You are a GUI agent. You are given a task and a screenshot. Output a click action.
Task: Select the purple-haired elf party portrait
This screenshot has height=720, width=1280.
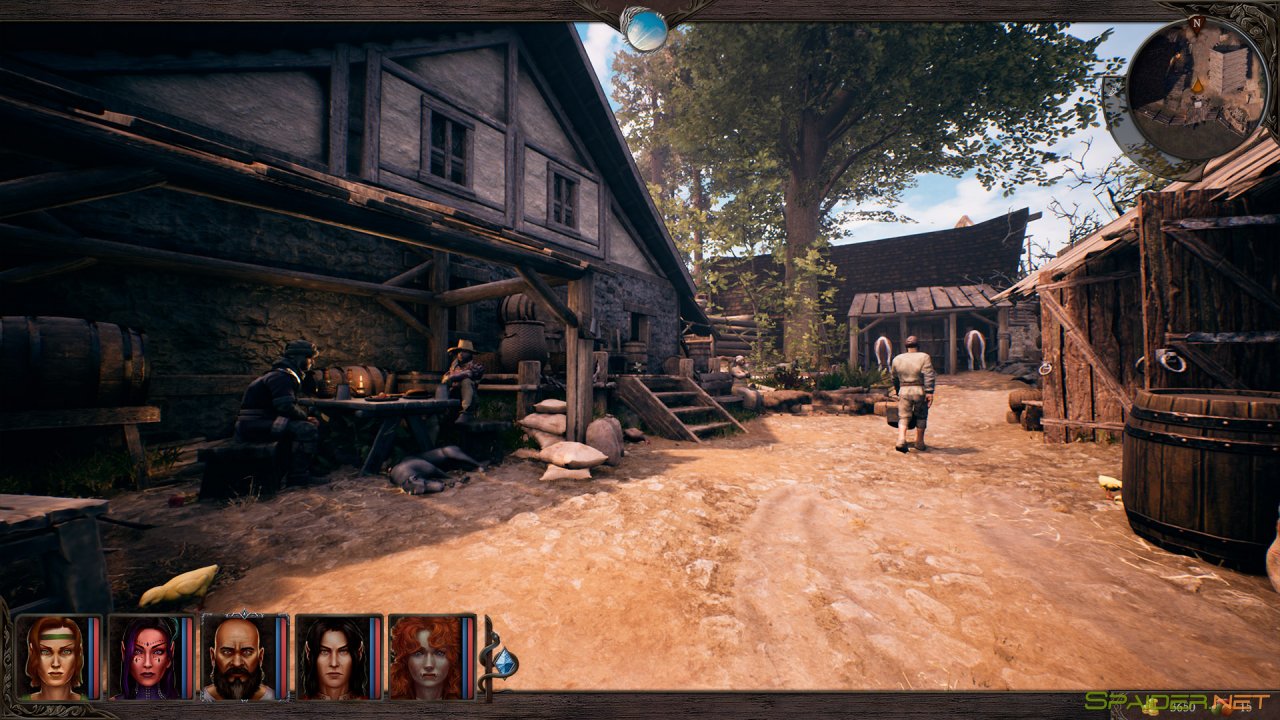(145, 657)
